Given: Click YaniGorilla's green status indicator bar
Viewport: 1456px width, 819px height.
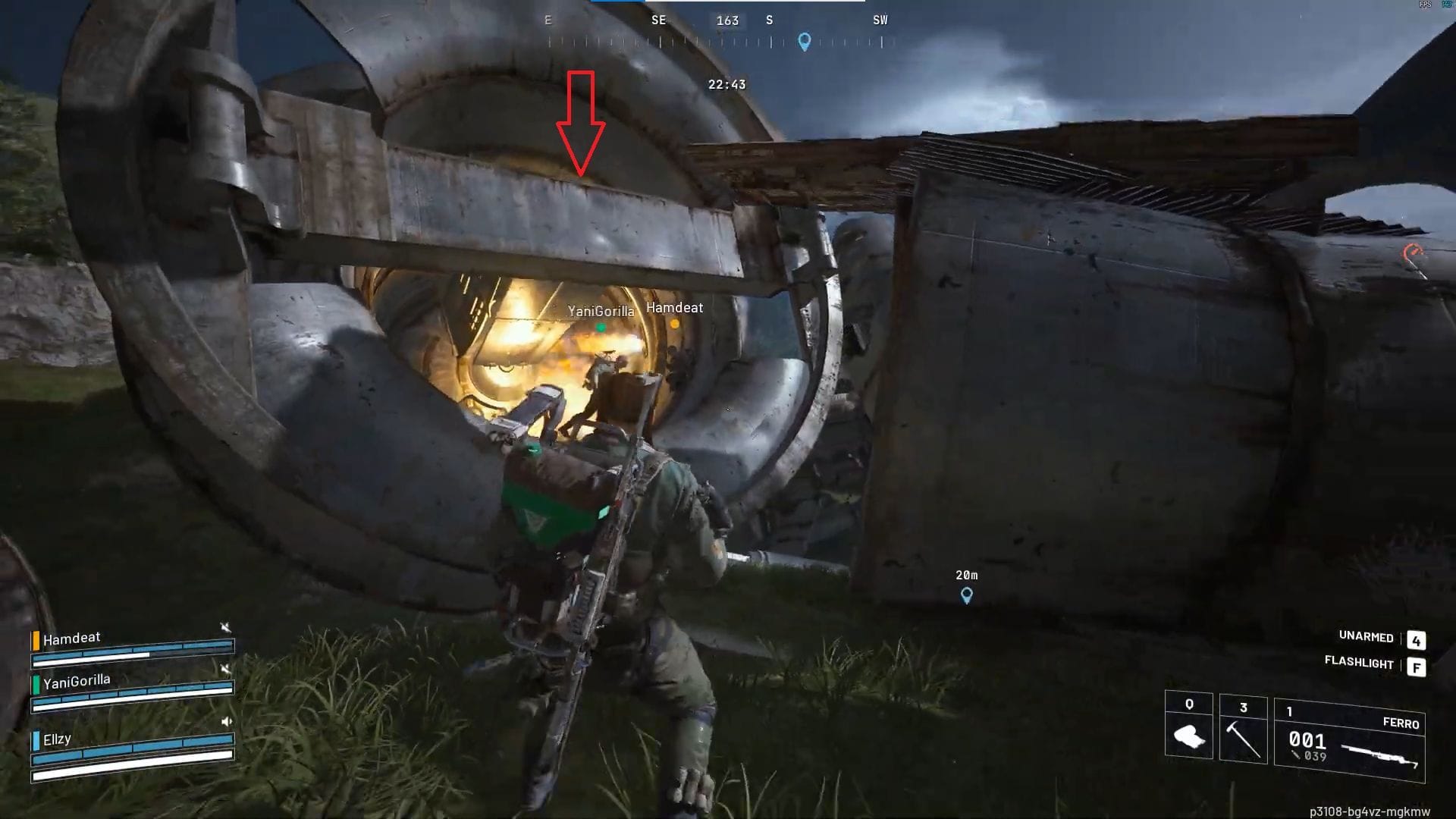Looking at the screenshot, I should coord(36,685).
